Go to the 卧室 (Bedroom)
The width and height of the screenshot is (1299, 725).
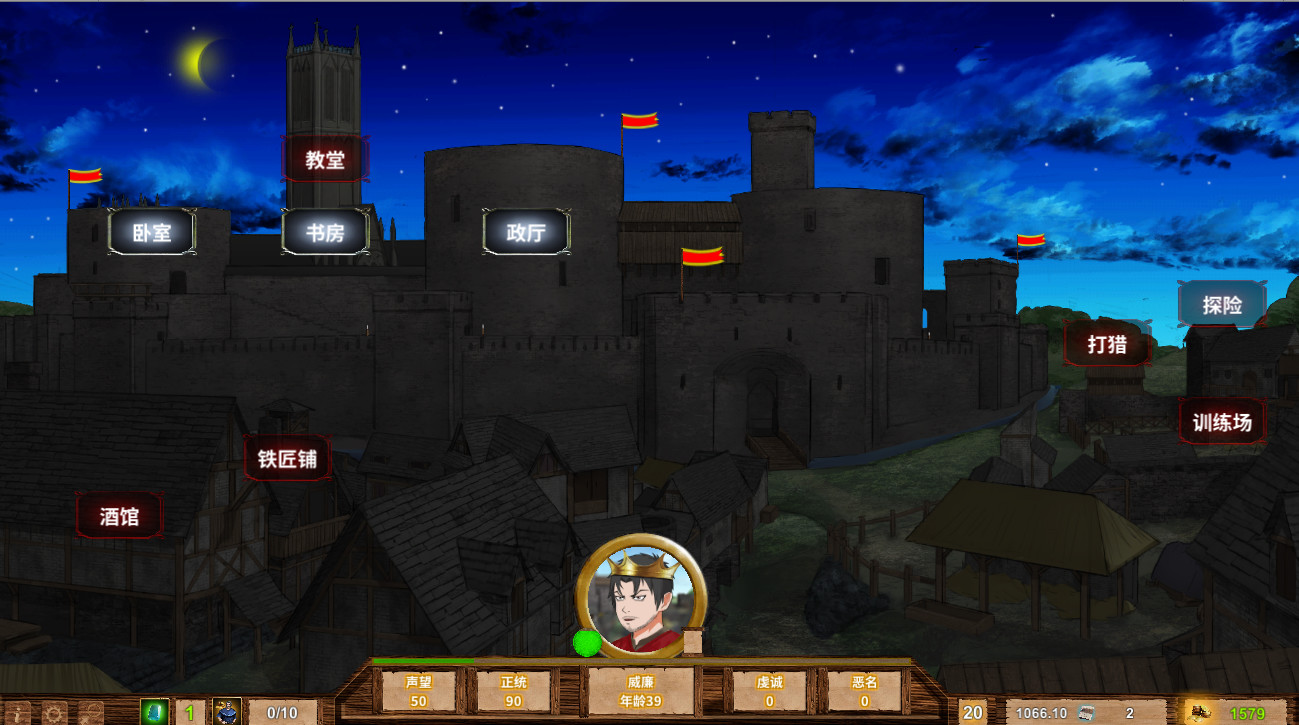point(152,233)
